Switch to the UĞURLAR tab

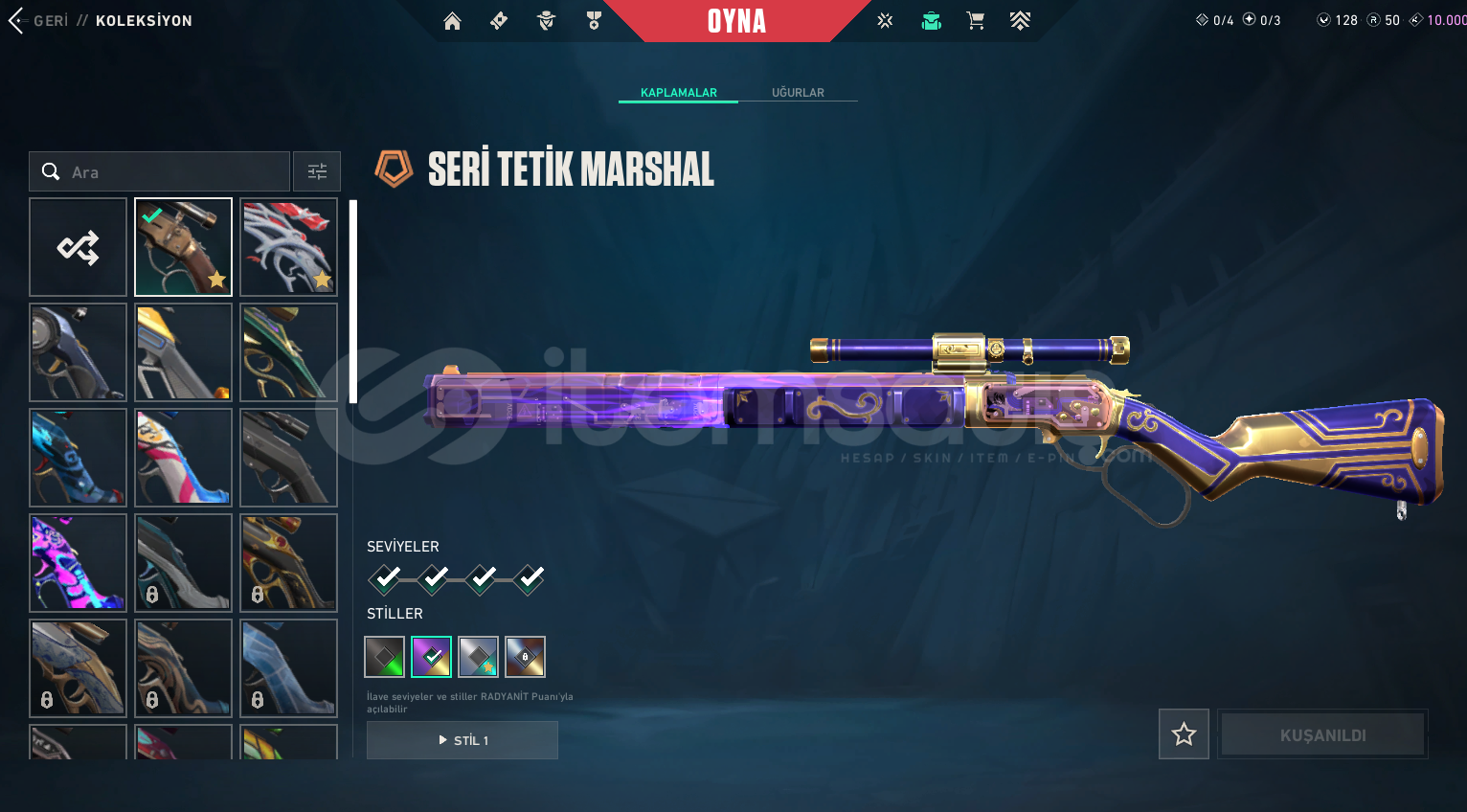pyautogui.click(x=798, y=93)
